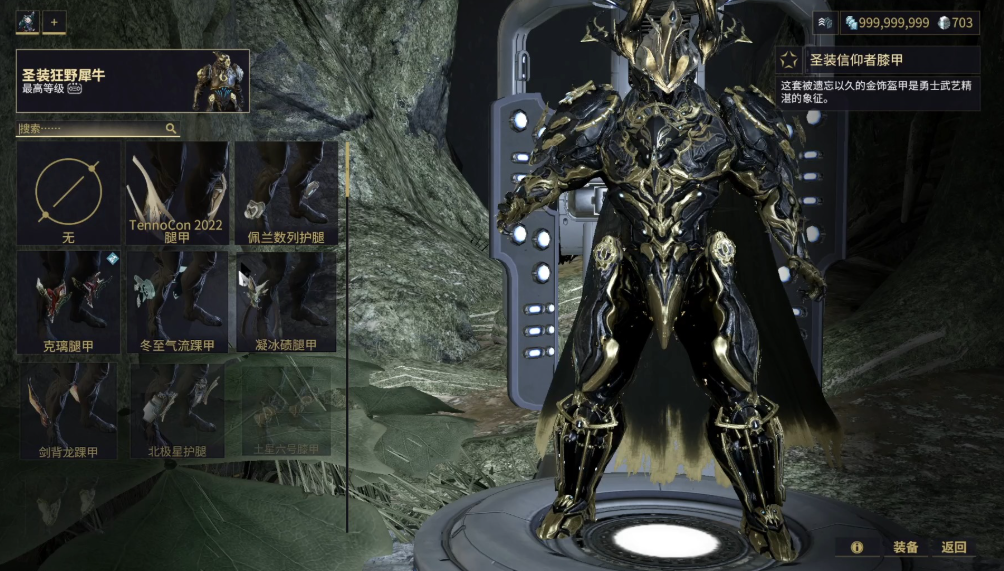Add a new loadout with the plus tab
This screenshot has height=571, width=1004.
[x=53, y=21]
